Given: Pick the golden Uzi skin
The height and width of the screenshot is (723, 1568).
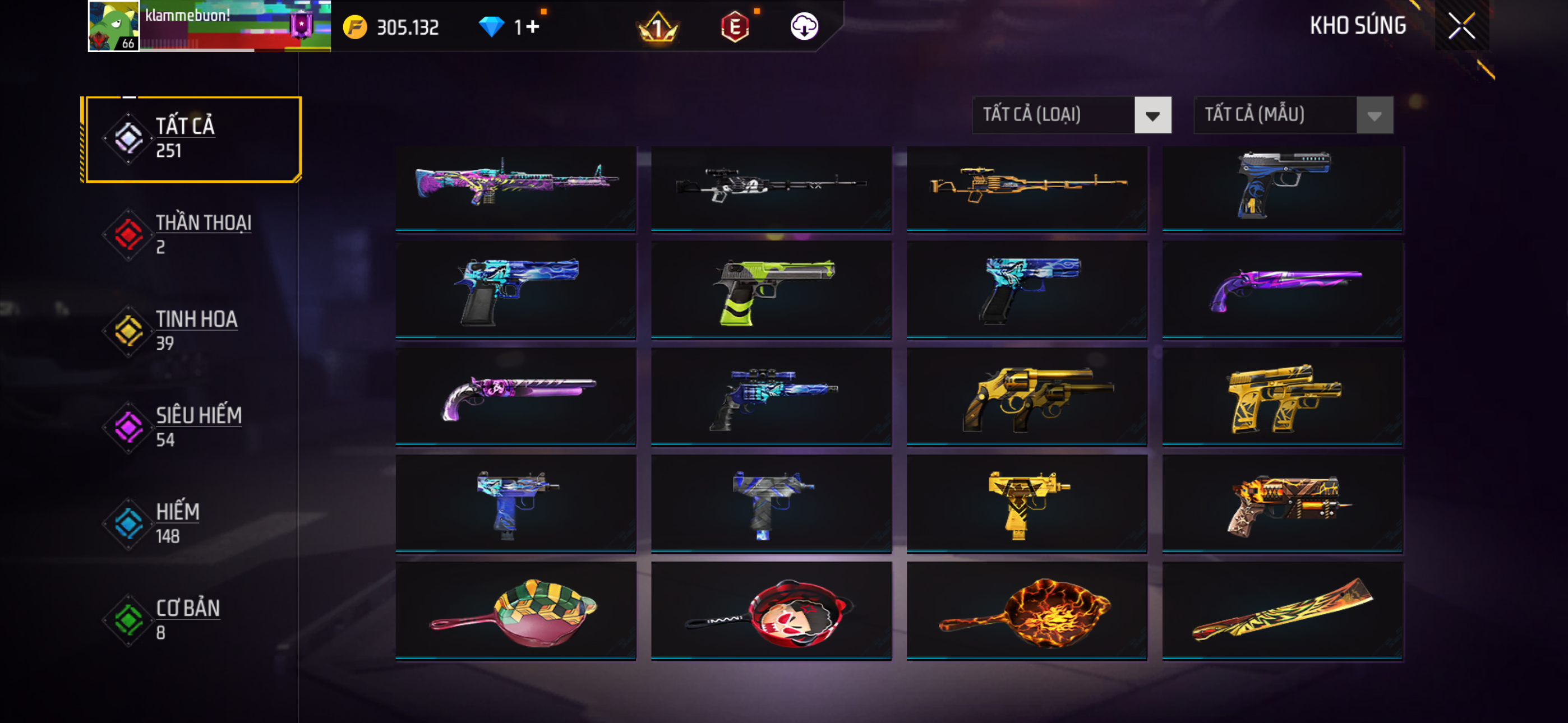Looking at the screenshot, I should pyautogui.click(x=1027, y=503).
